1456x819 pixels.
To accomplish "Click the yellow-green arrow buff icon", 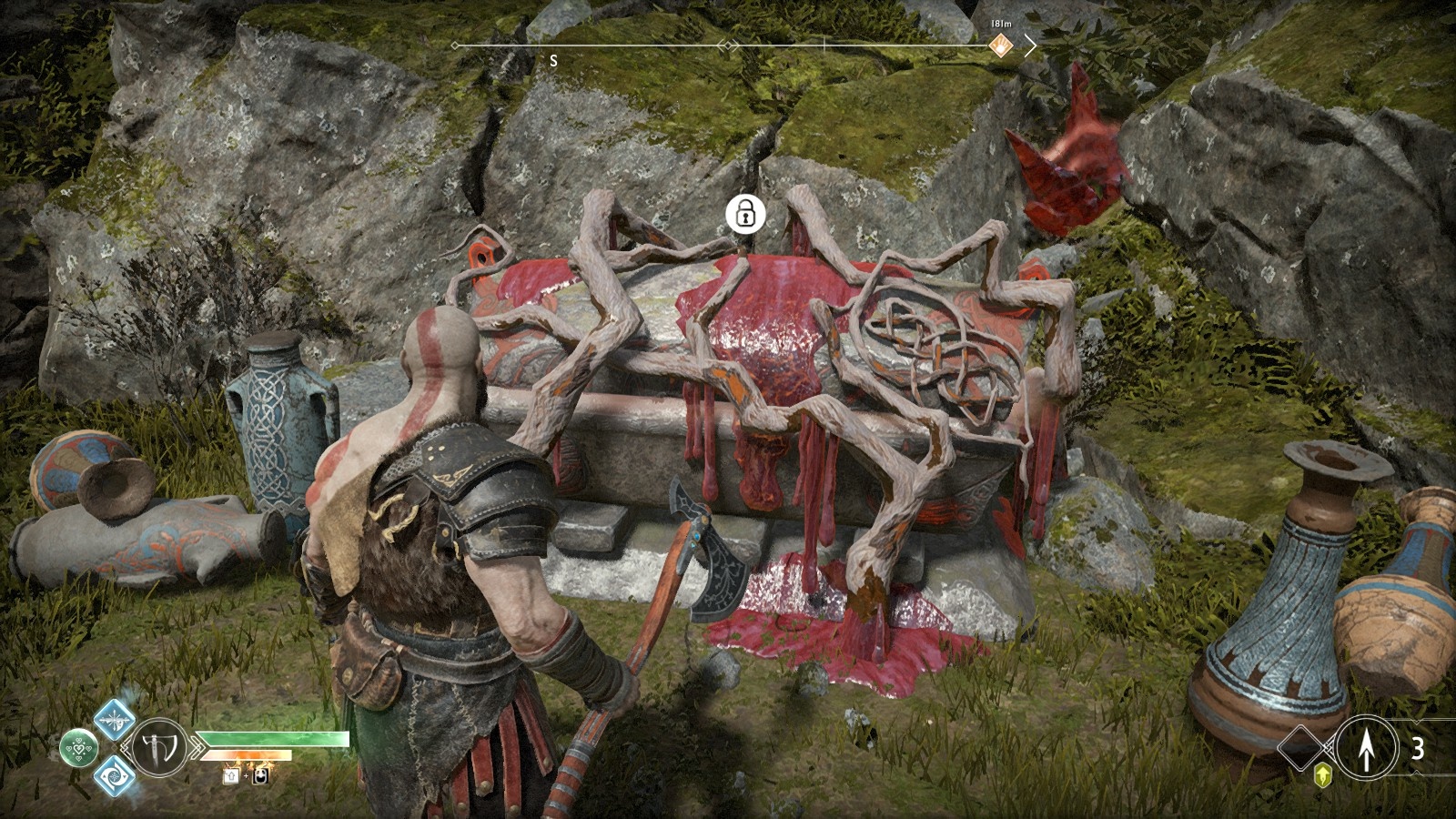I will (x=1323, y=774).
